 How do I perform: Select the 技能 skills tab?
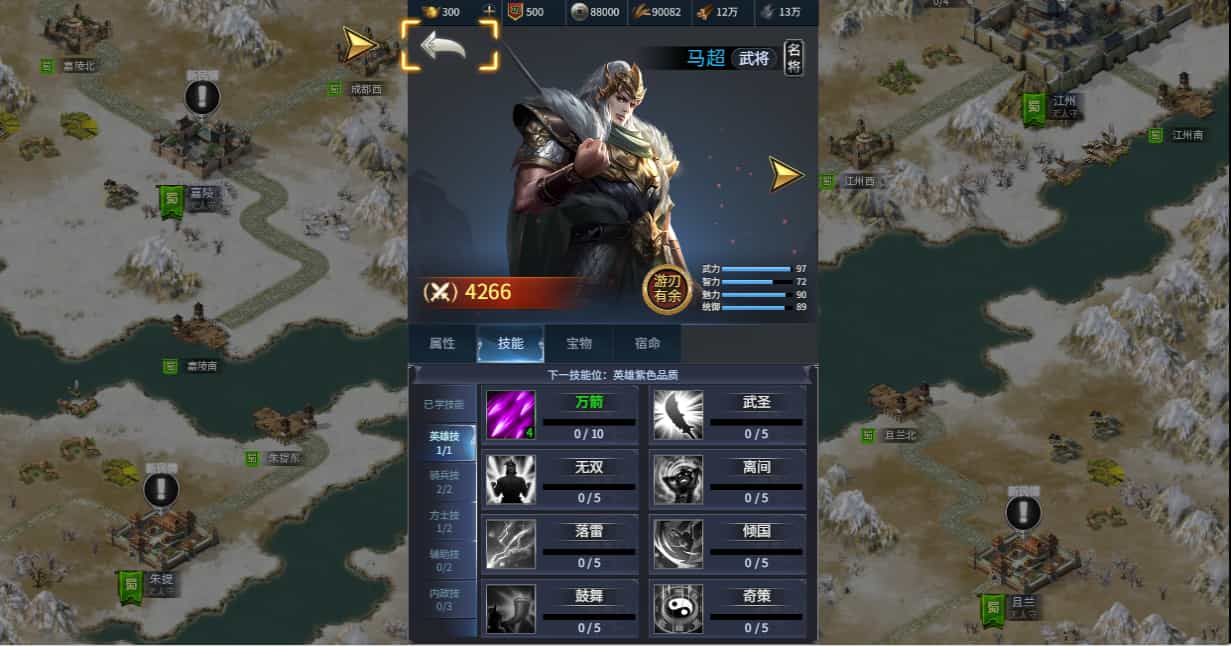click(510, 343)
